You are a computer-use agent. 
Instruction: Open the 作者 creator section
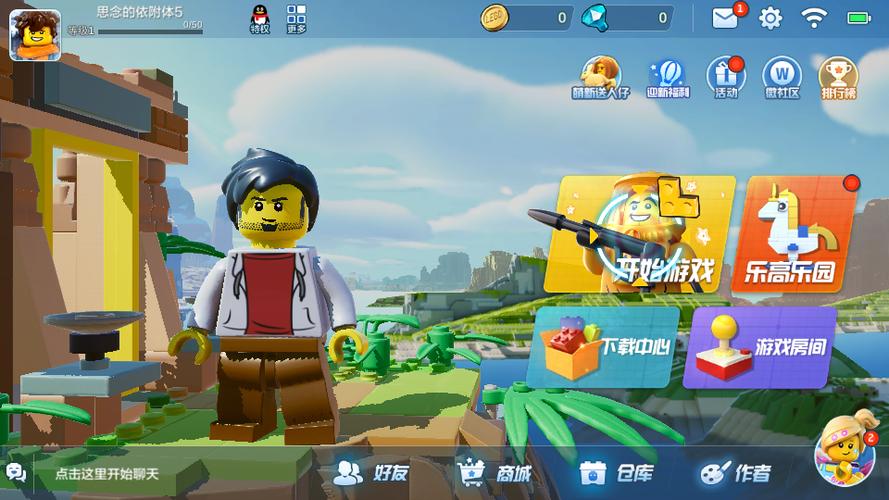pyautogui.click(x=737, y=473)
